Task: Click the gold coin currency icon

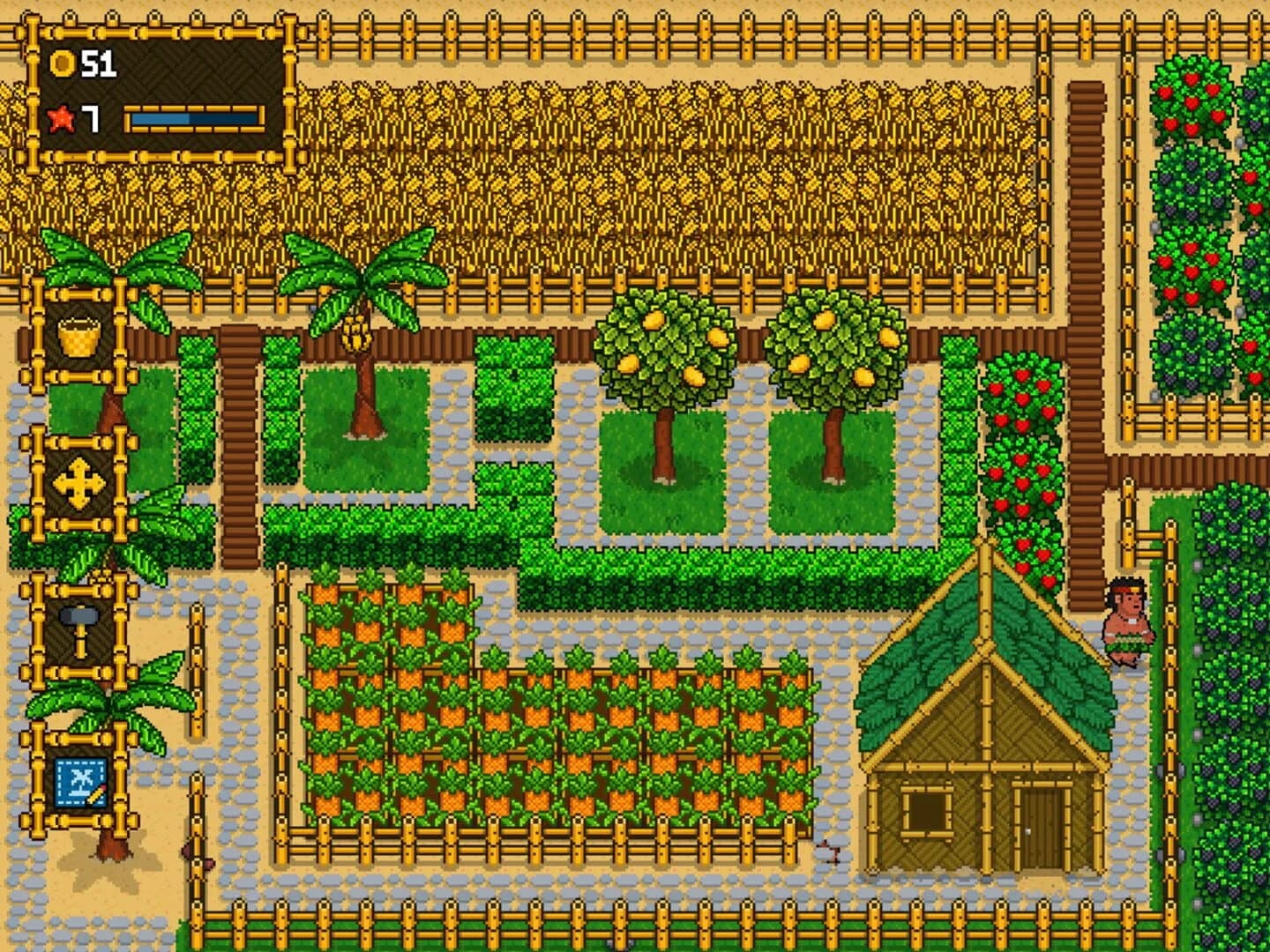Action: pos(62,63)
